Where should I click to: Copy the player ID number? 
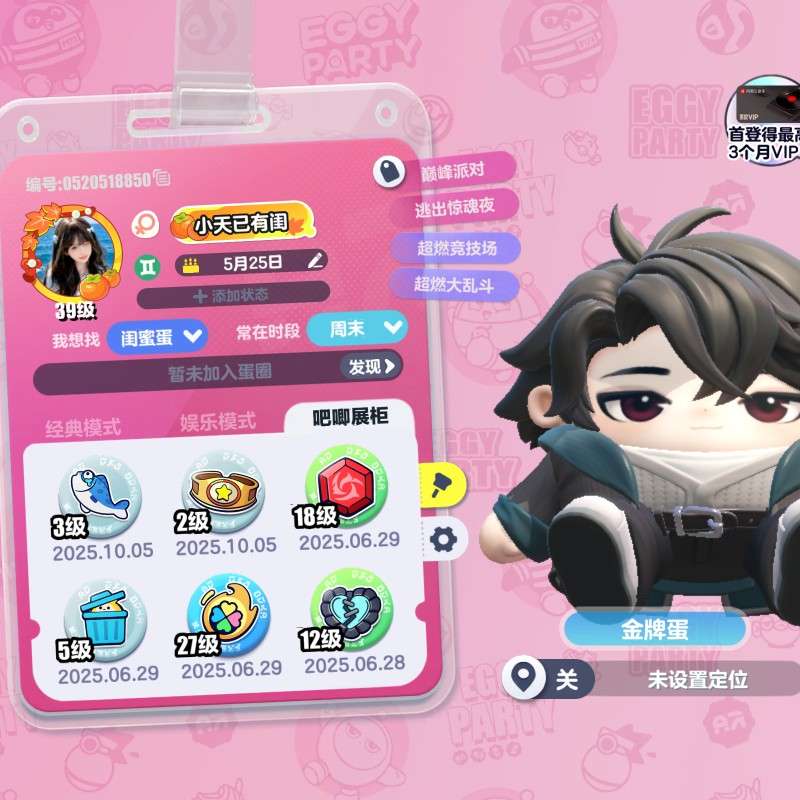163,179
